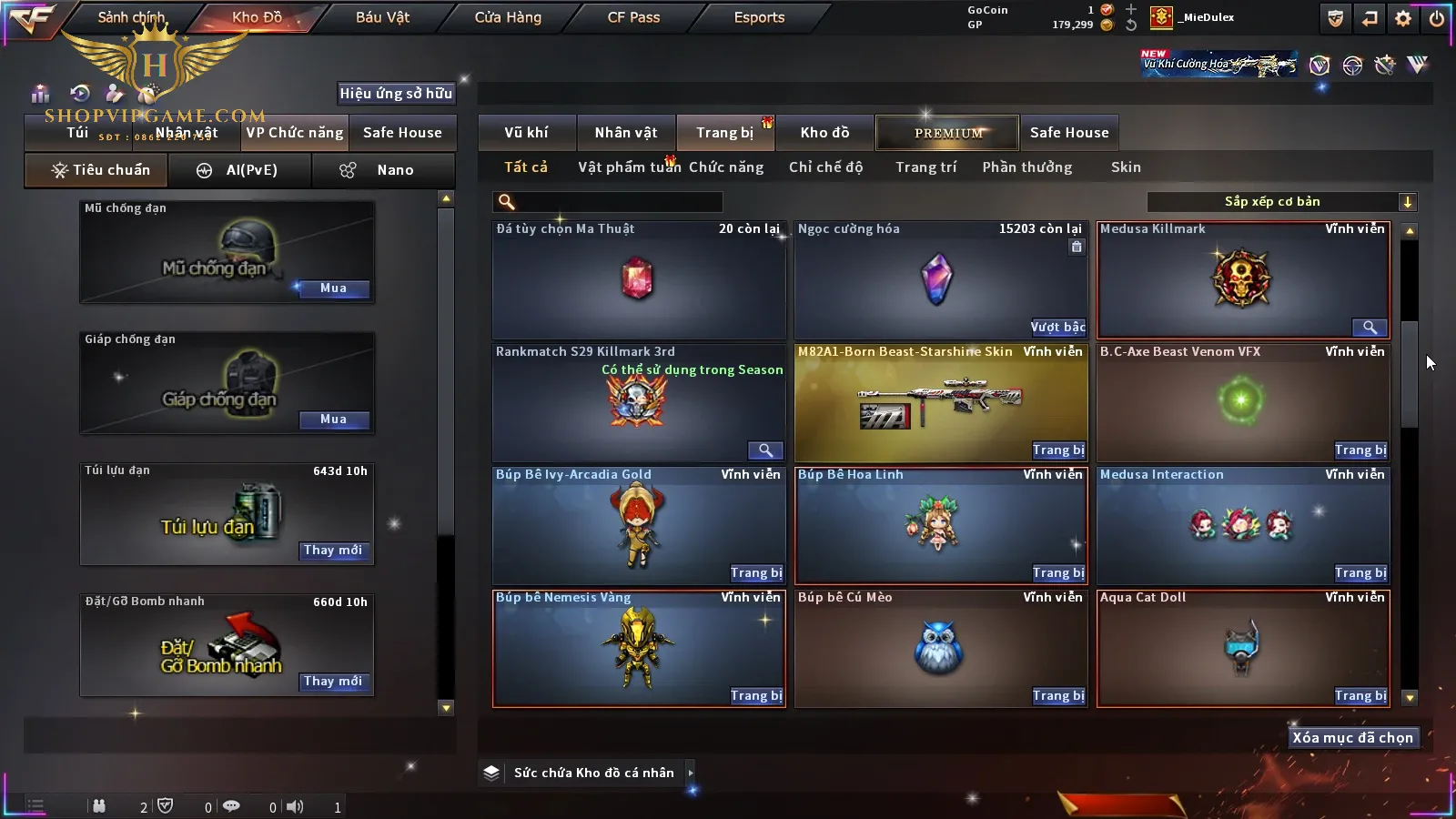
Task: Click Xóa mục đã chọn button
Action: click(1352, 738)
